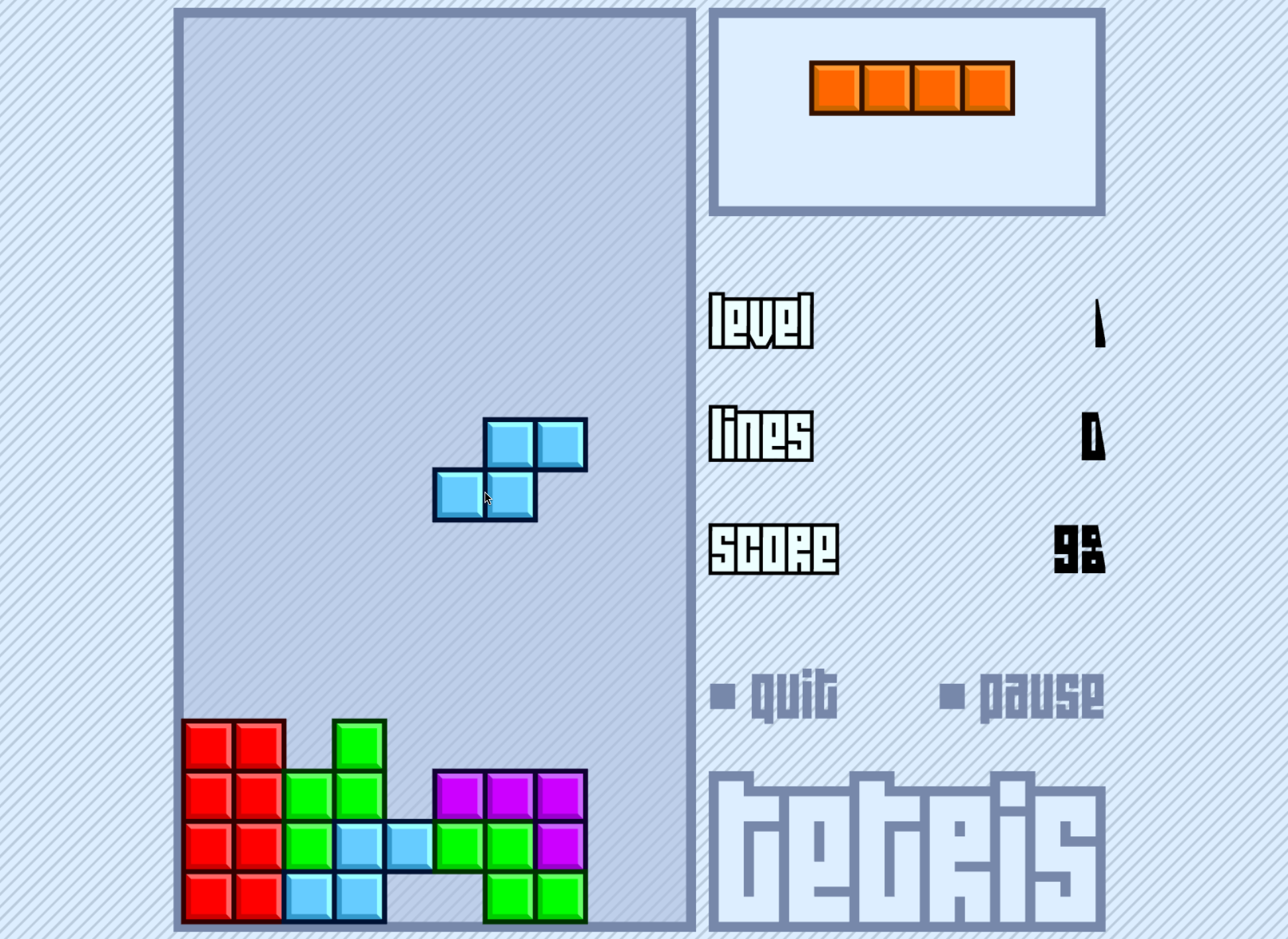
Task: Click the level value showing 1
Action: coord(1098,323)
